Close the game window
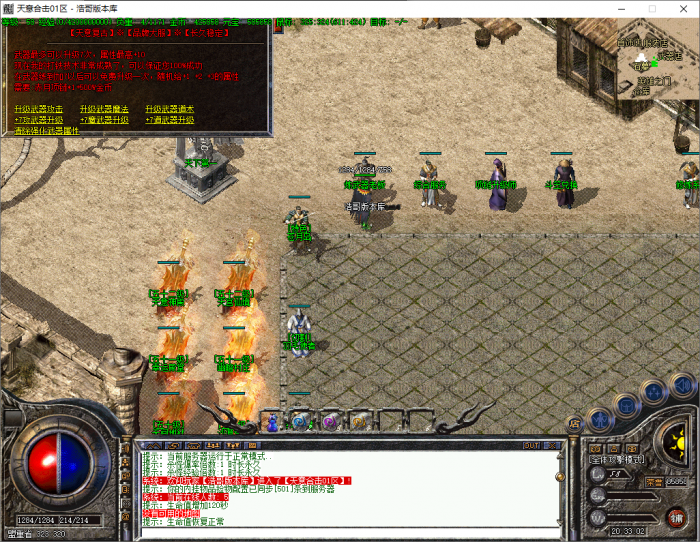The height and width of the screenshot is (542, 700). [x=681, y=8]
